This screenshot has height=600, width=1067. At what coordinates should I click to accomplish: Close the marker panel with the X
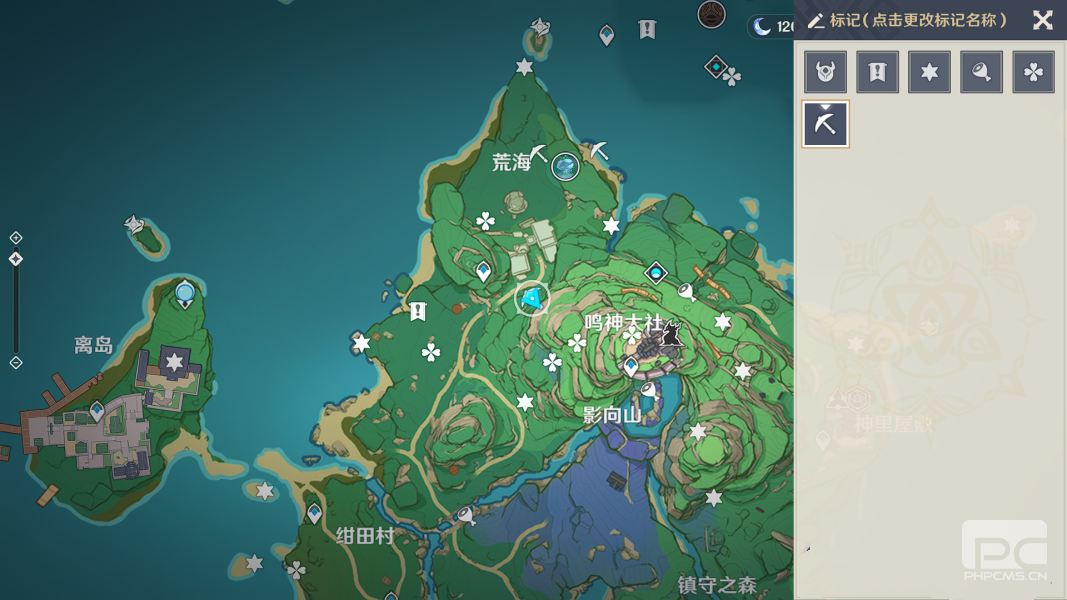(x=1042, y=20)
